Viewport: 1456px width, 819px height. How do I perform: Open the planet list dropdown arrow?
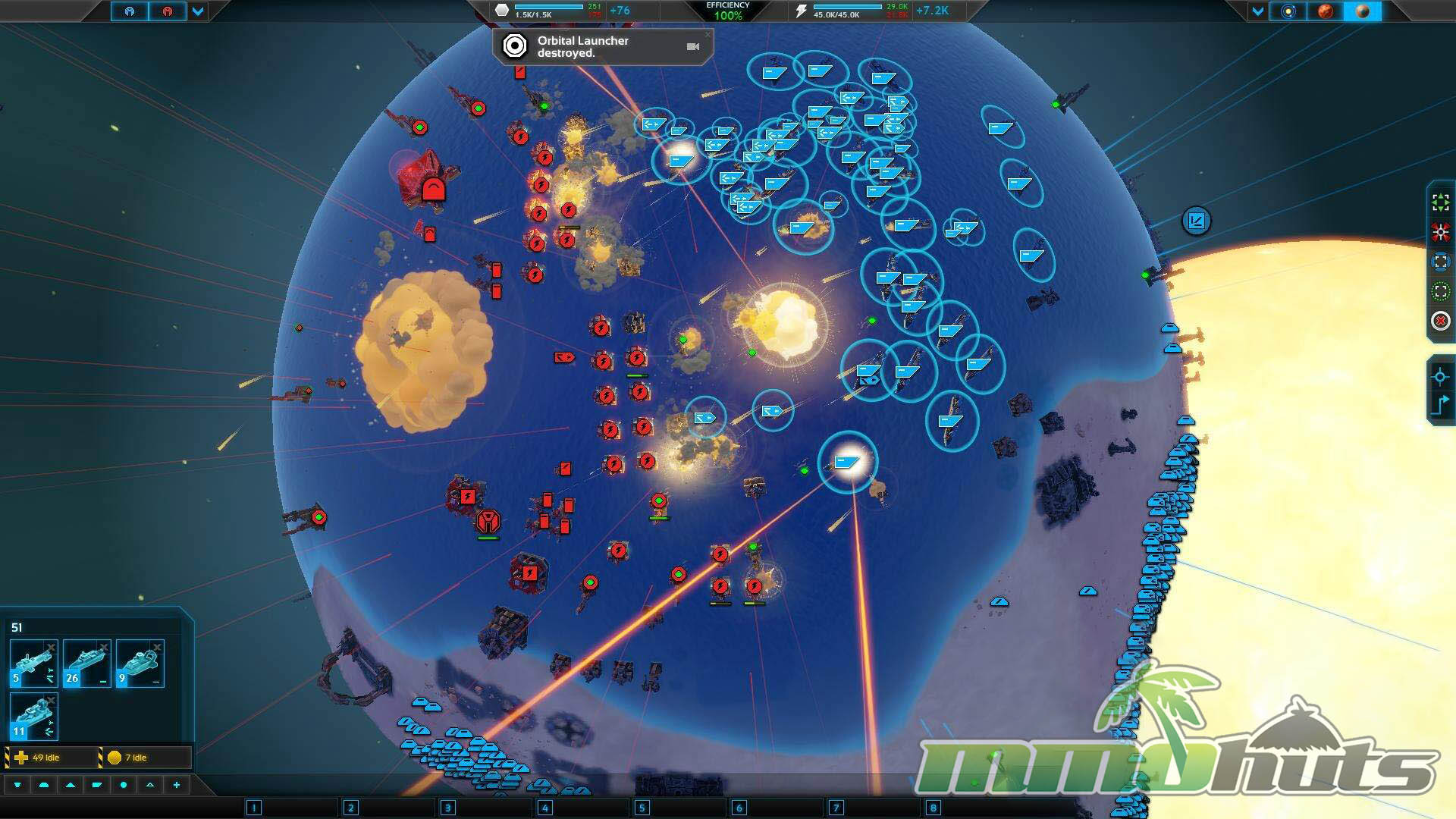(1258, 11)
